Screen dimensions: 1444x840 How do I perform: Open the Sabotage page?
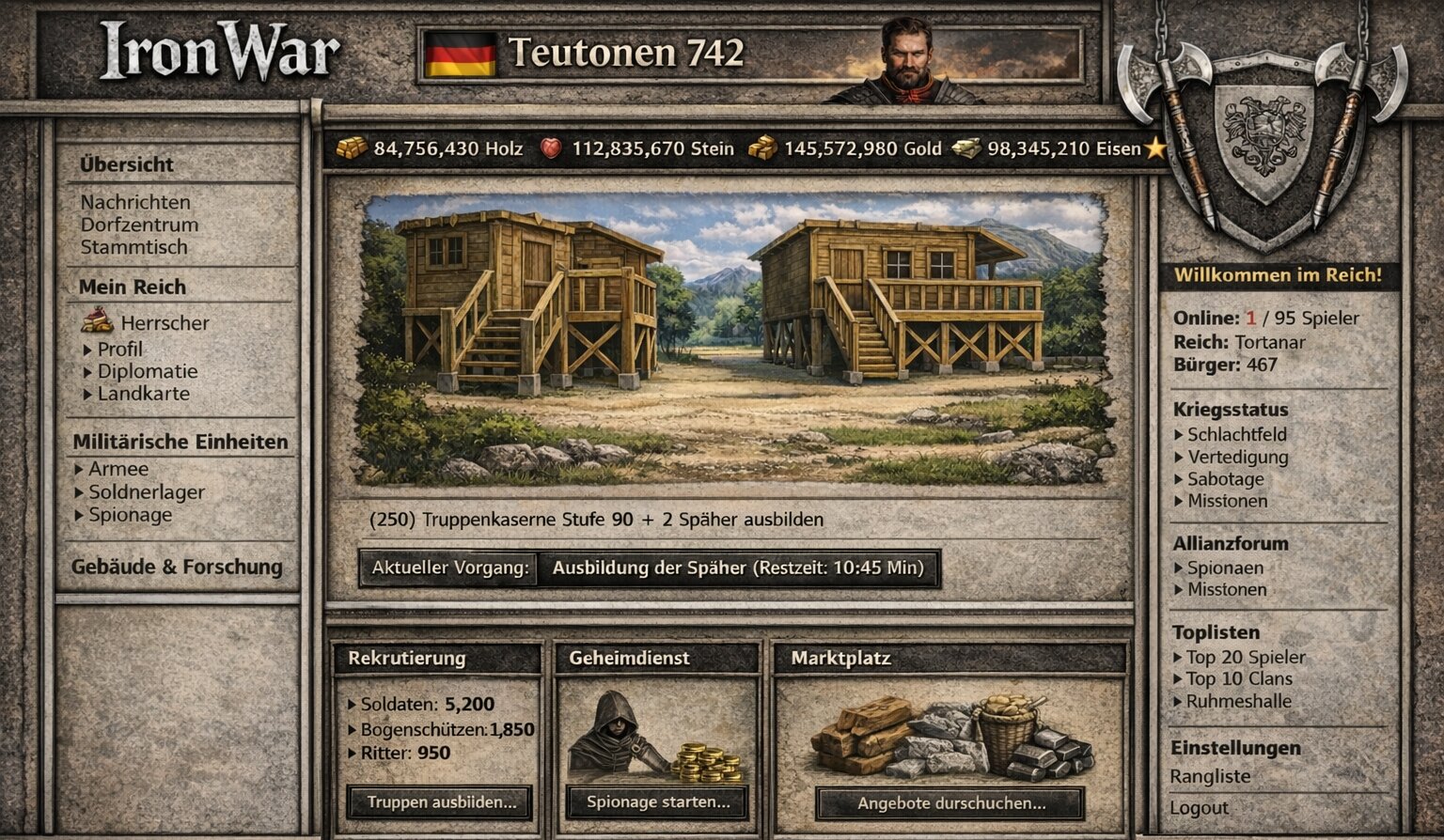pyautogui.click(x=1225, y=479)
